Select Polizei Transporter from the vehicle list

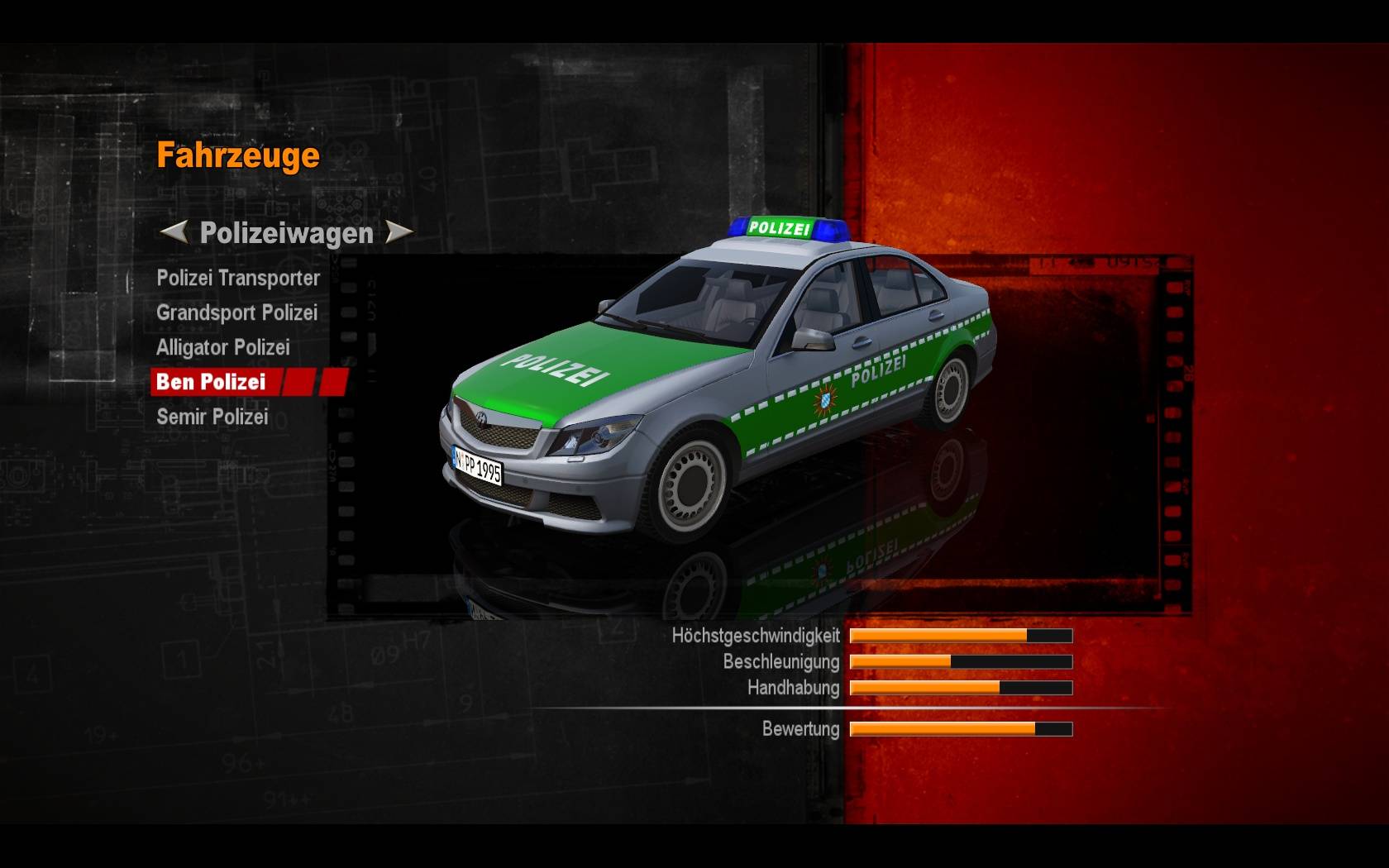pos(238,279)
